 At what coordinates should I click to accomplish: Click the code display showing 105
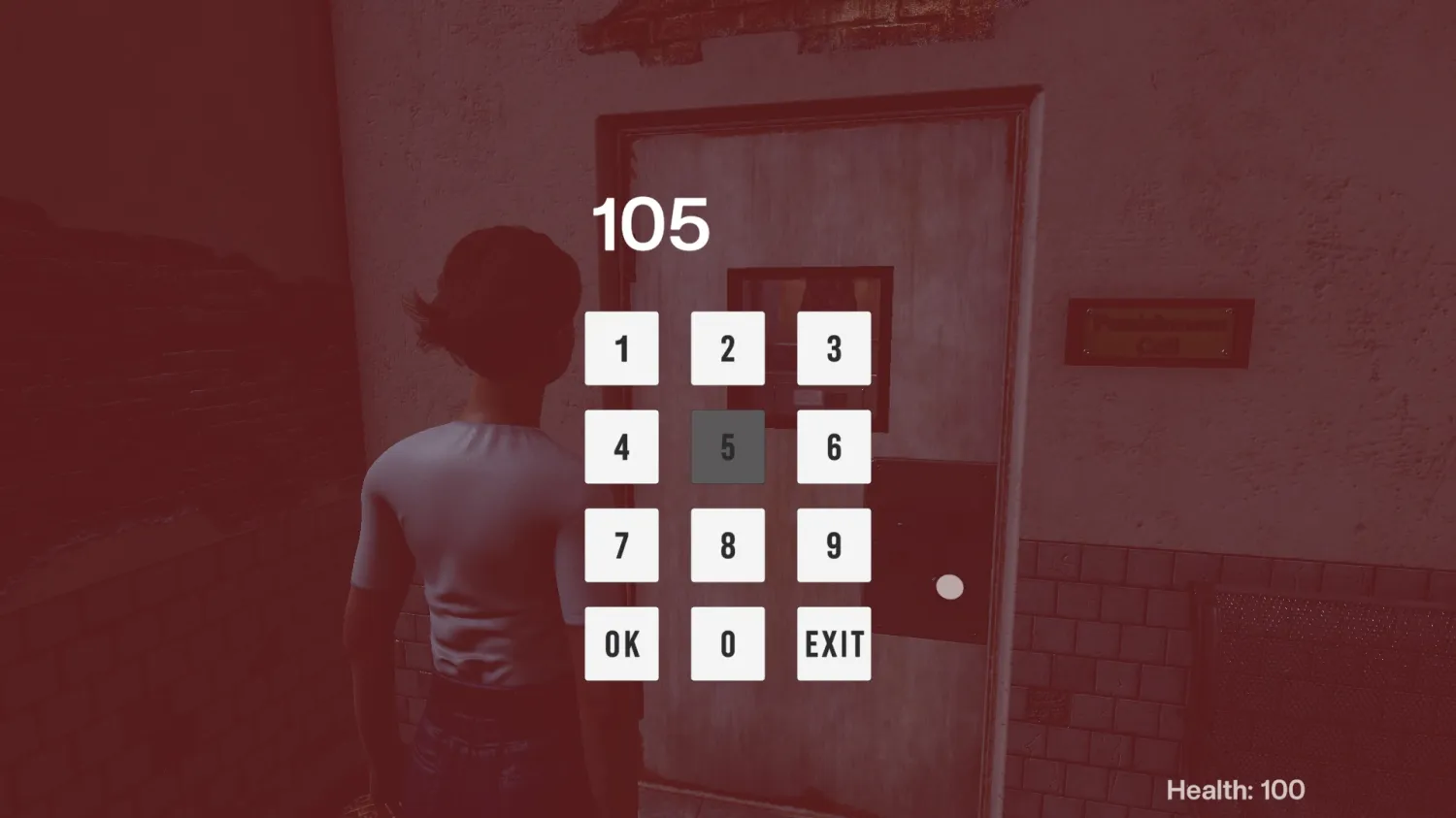[x=650, y=223]
